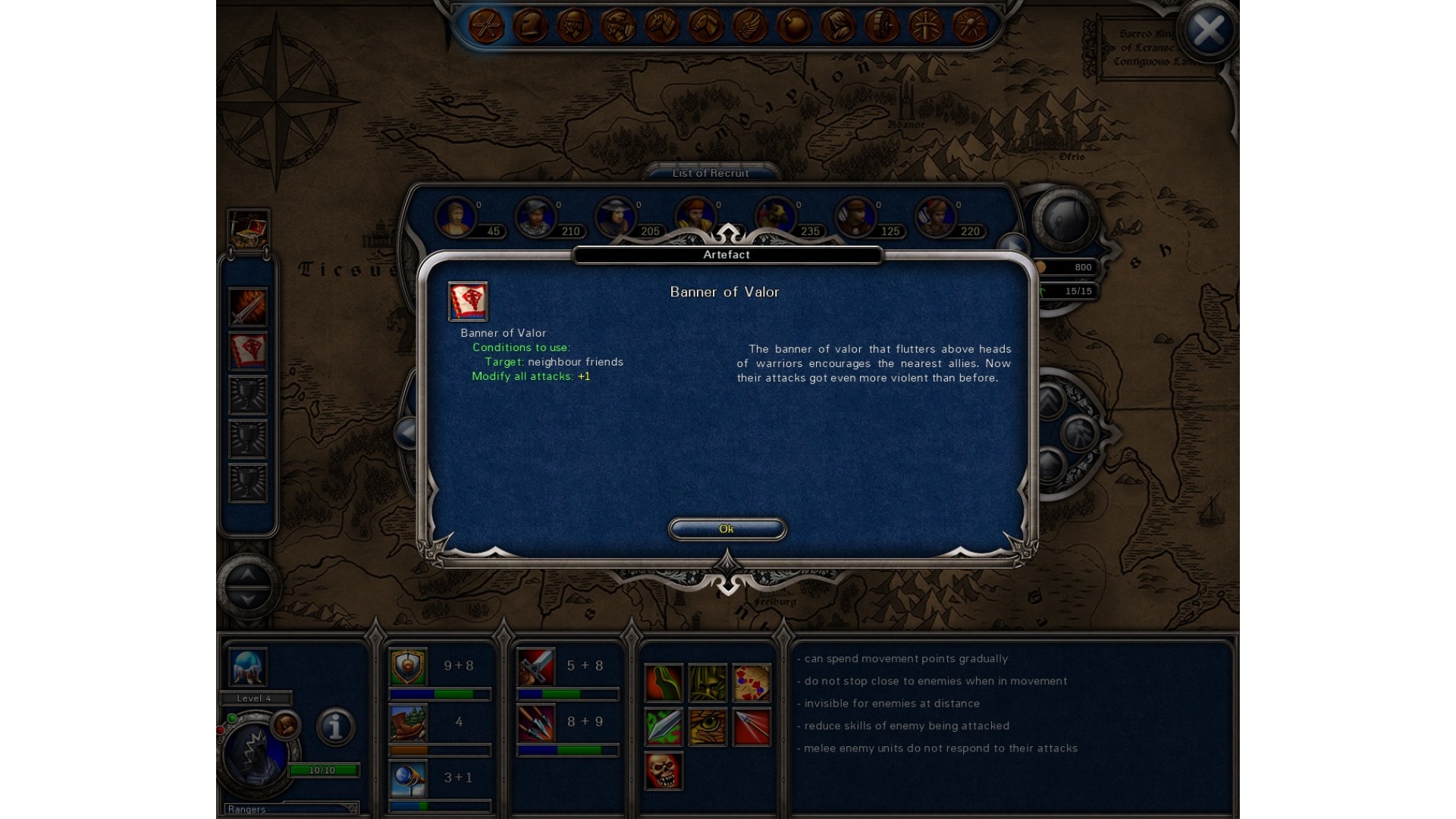
Task: Choose the bomb category in top bar
Action: pos(794,27)
